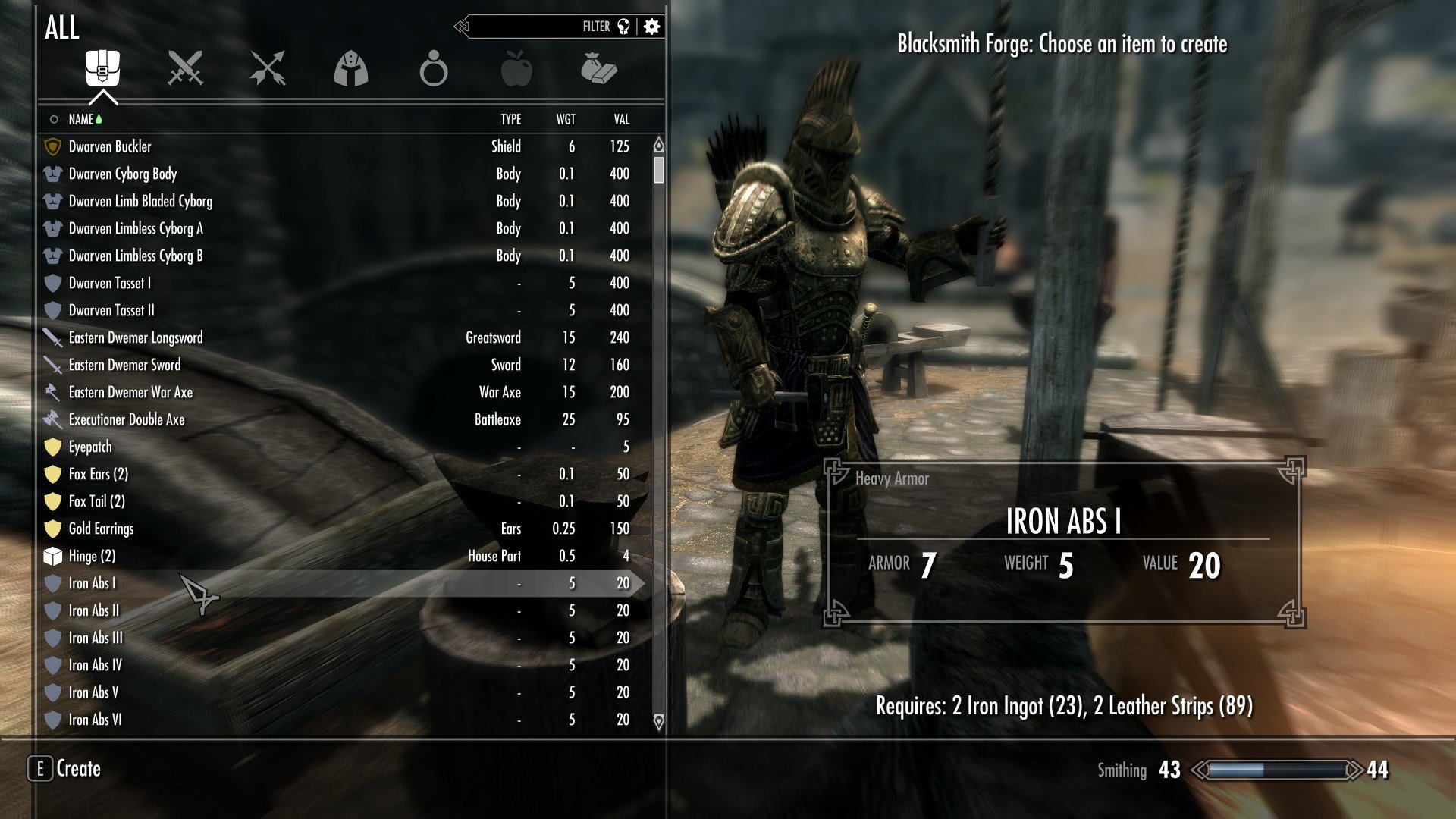Screen dimensions: 1456x819
Task: Switch to the crossed swords weapons tab
Action: coord(185,68)
